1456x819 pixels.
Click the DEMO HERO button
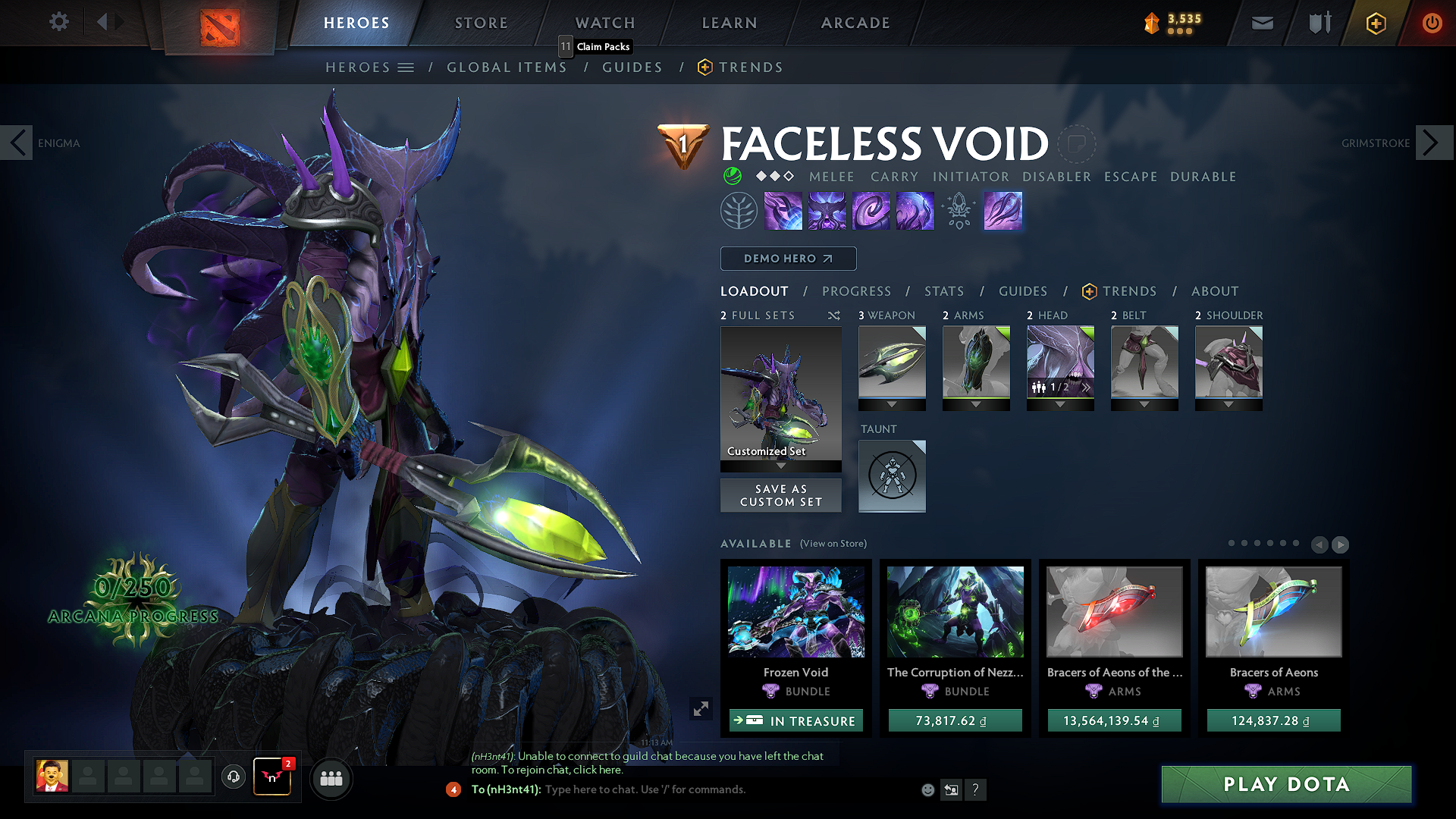point(788,259)
